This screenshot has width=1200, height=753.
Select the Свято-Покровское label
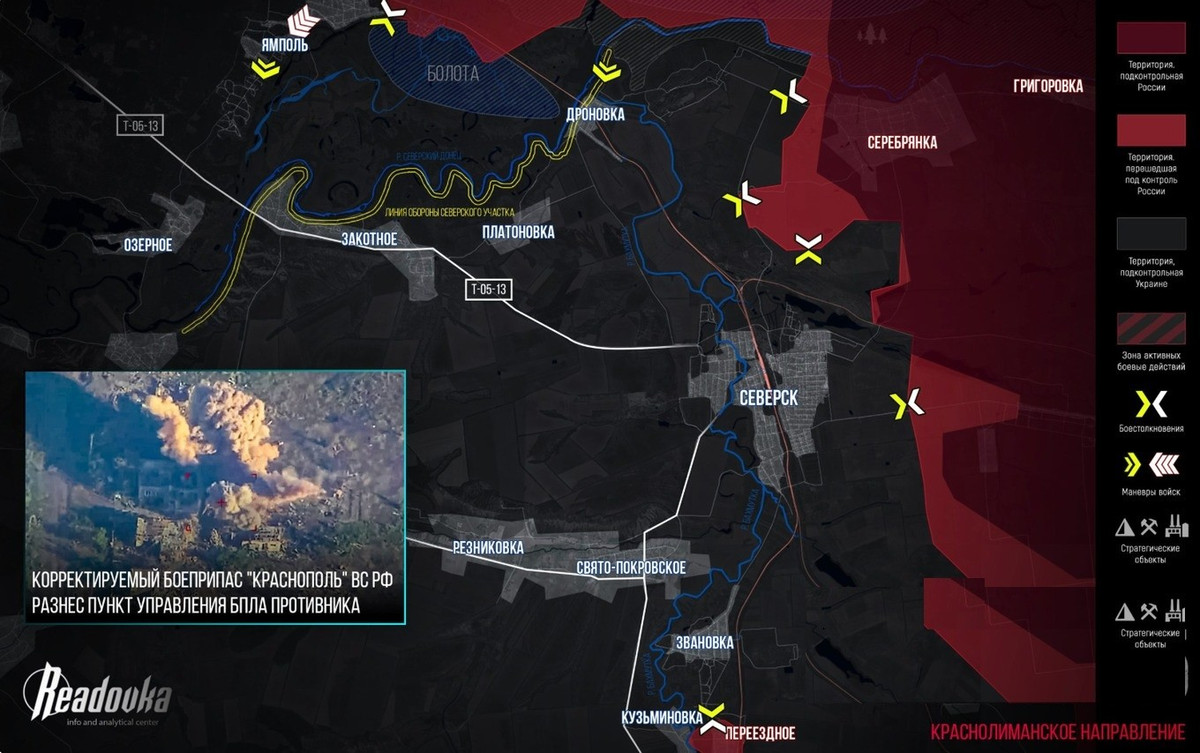pos(630,567)
